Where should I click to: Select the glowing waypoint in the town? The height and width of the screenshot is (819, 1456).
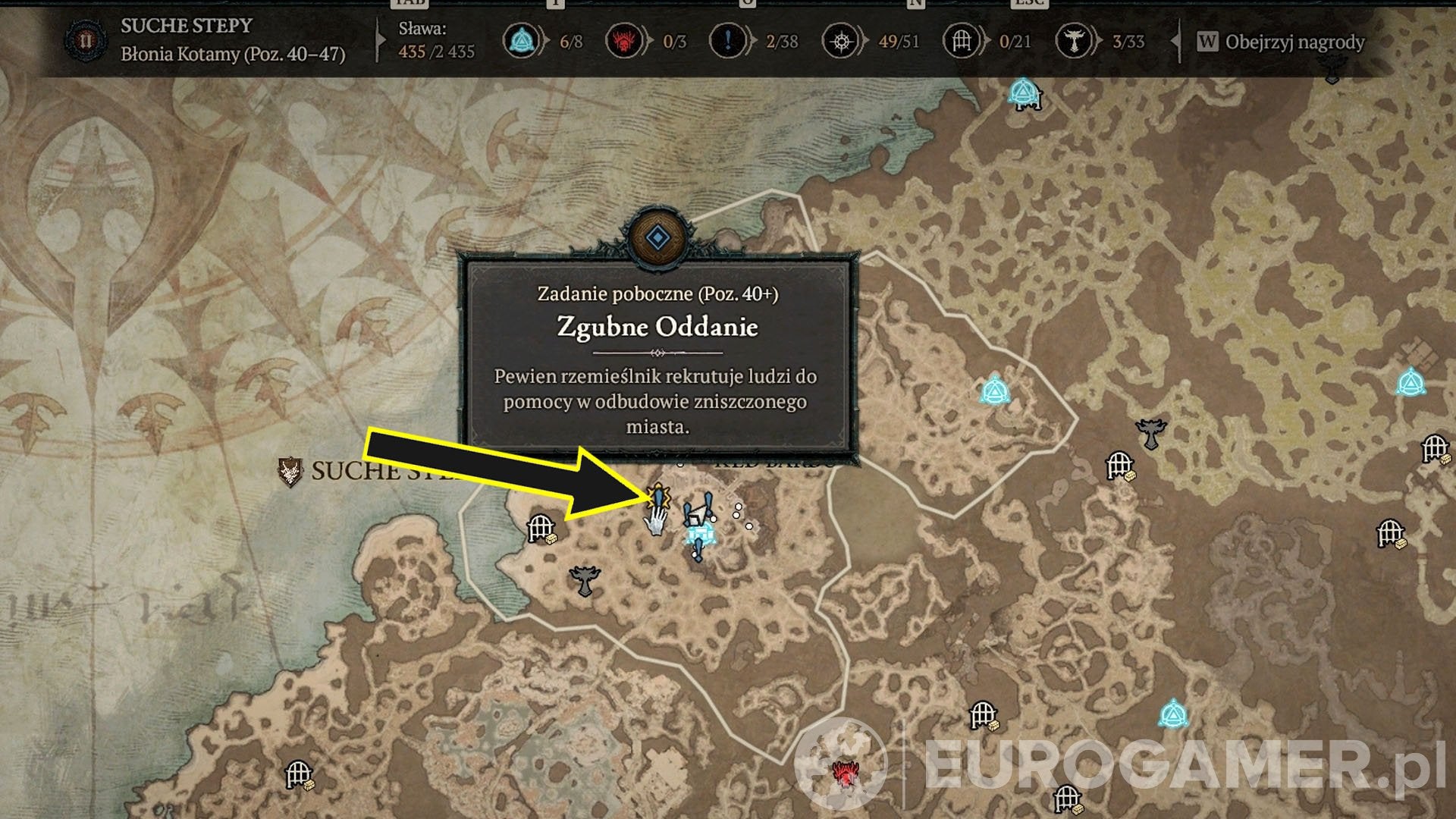(700, 535)
